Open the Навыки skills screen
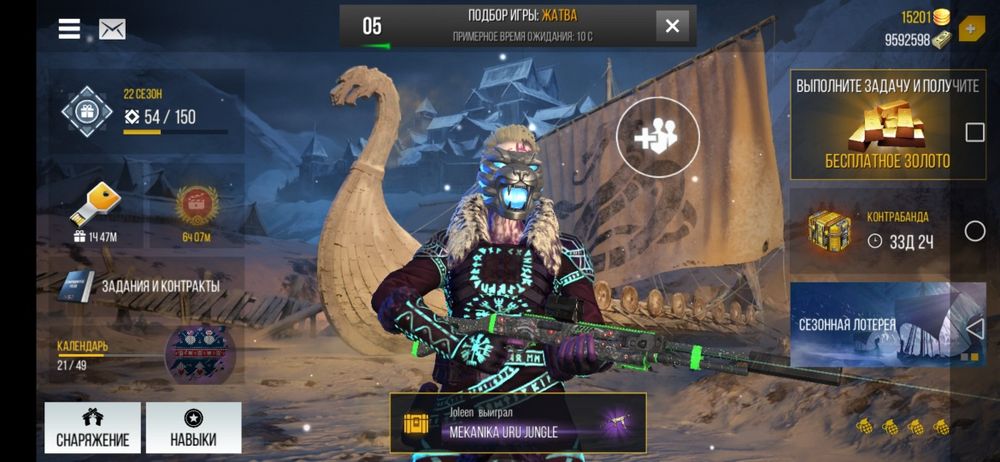Screen dimensions: 1000x462 pos(193,428)
